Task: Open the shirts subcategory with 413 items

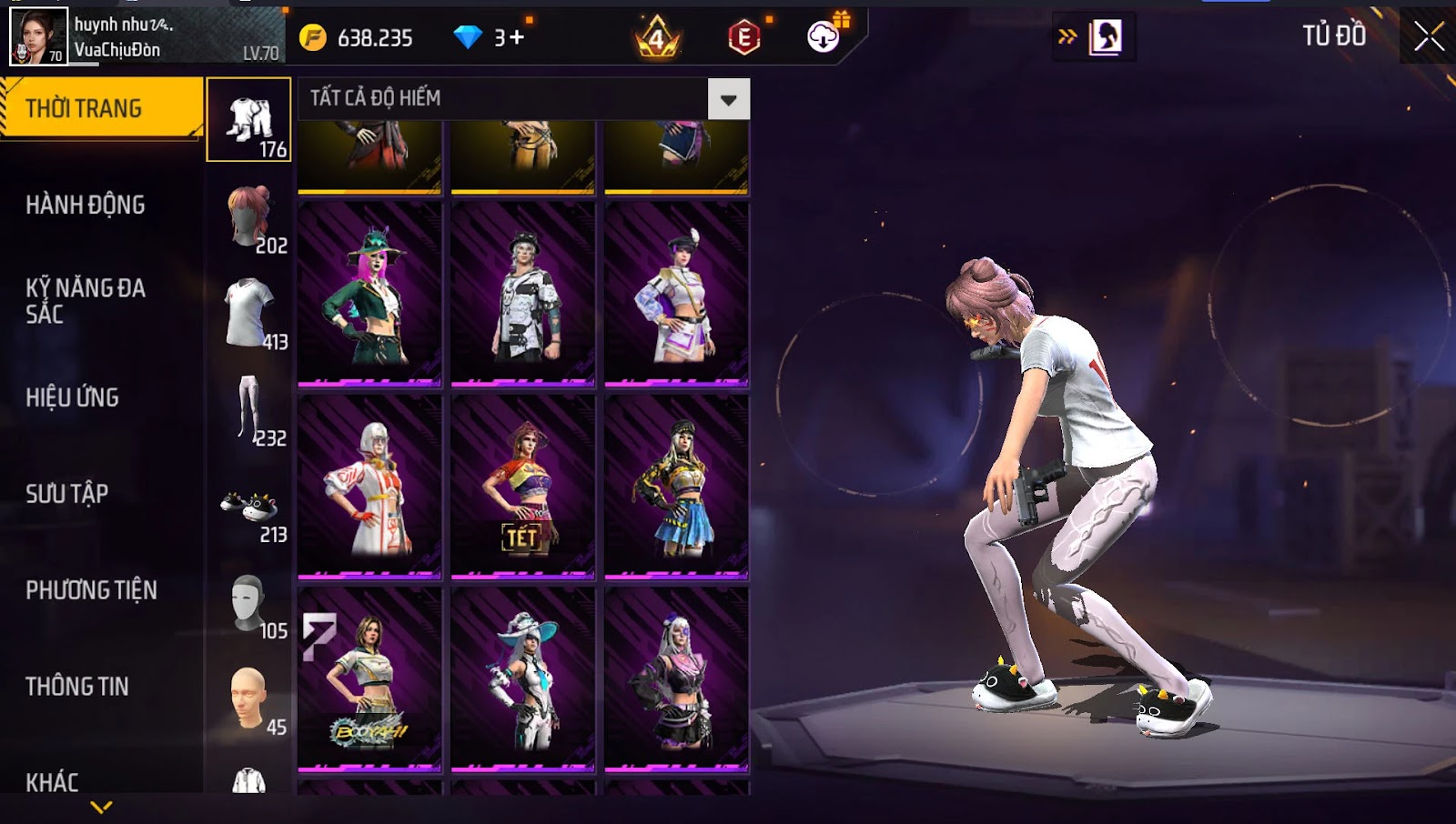Action: (249, 314)
